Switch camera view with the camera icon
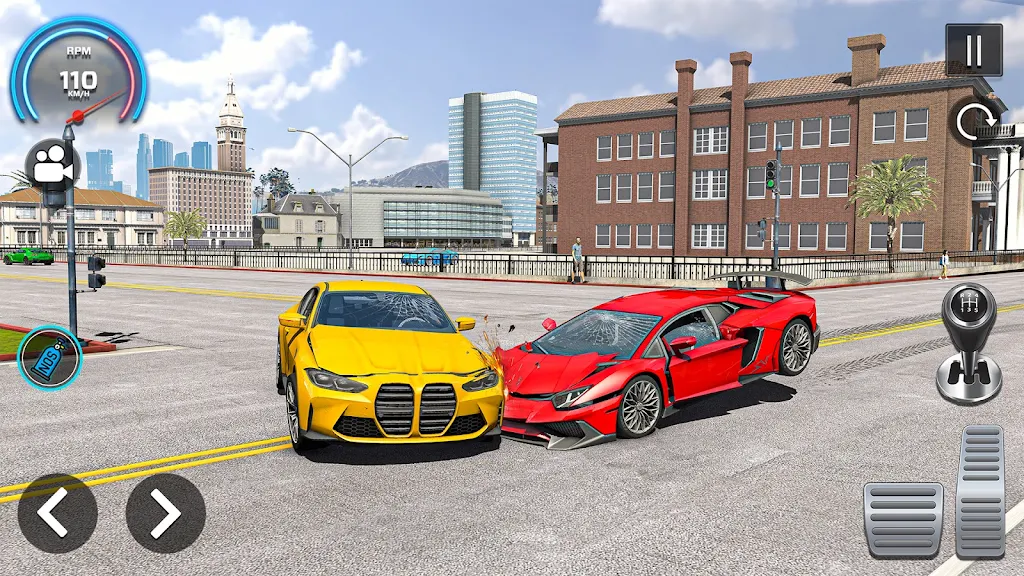Screen dimensions: 1024x576 pos(52,165)
